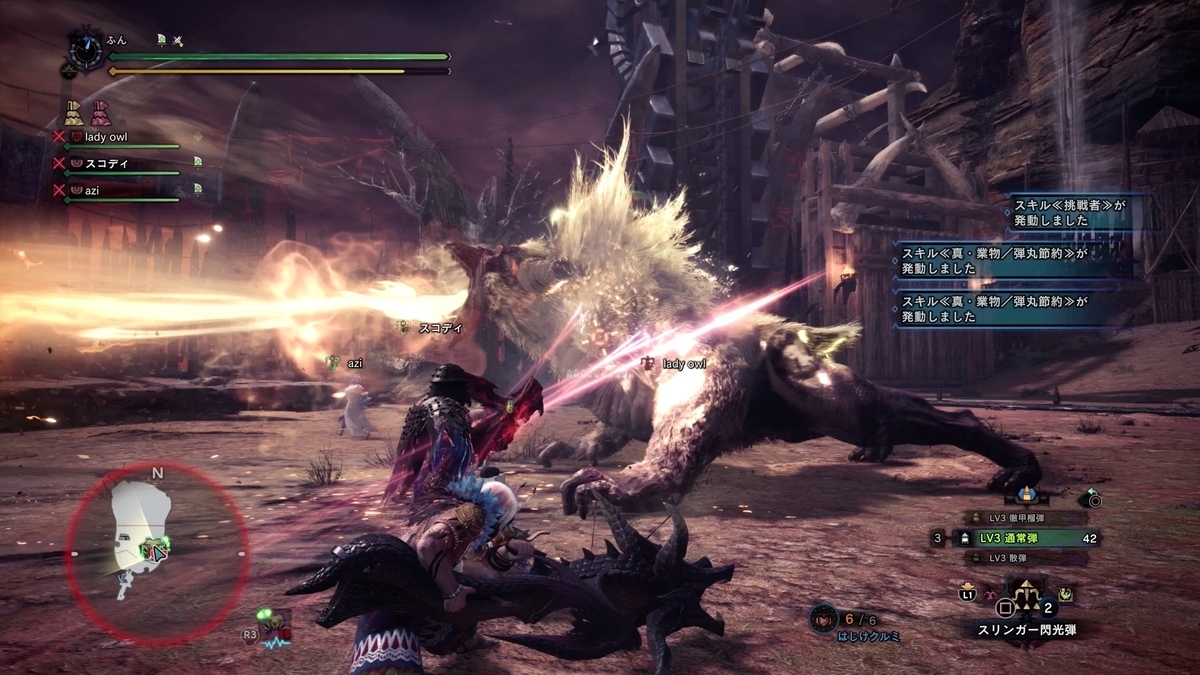The width and height of the screenshot is (1200, 675).
Task: Switch to LV3 散弾 ammo
Action: (1010, 556)
